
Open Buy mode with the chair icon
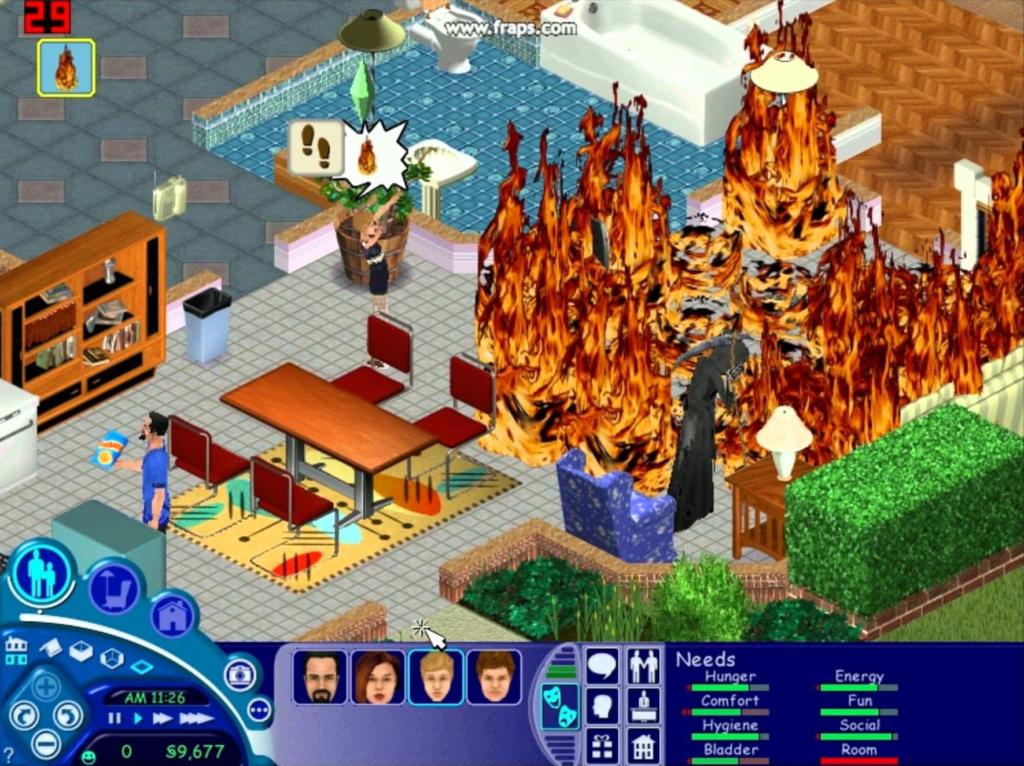click(113, 590)
